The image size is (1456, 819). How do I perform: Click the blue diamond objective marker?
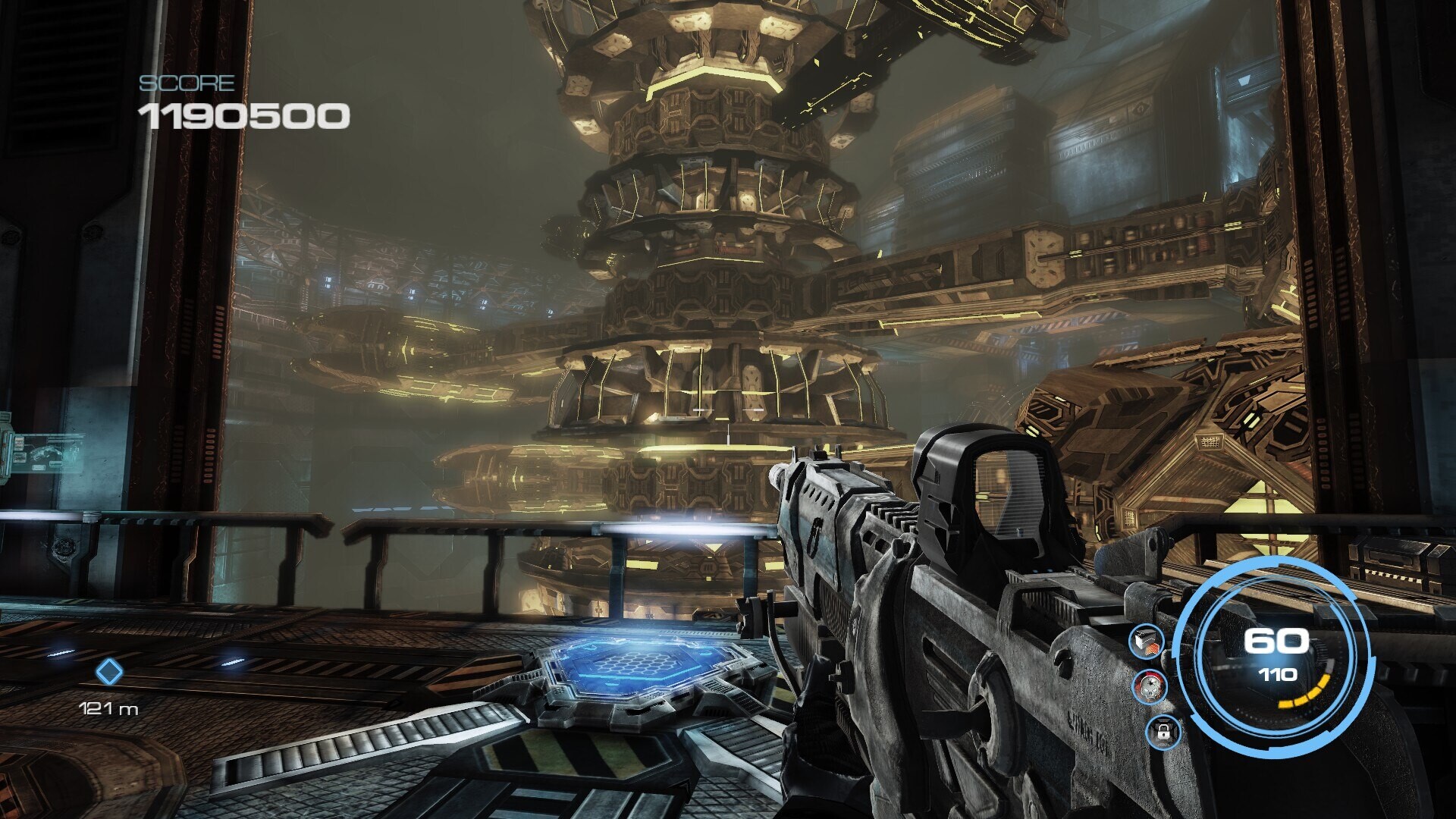109,672
